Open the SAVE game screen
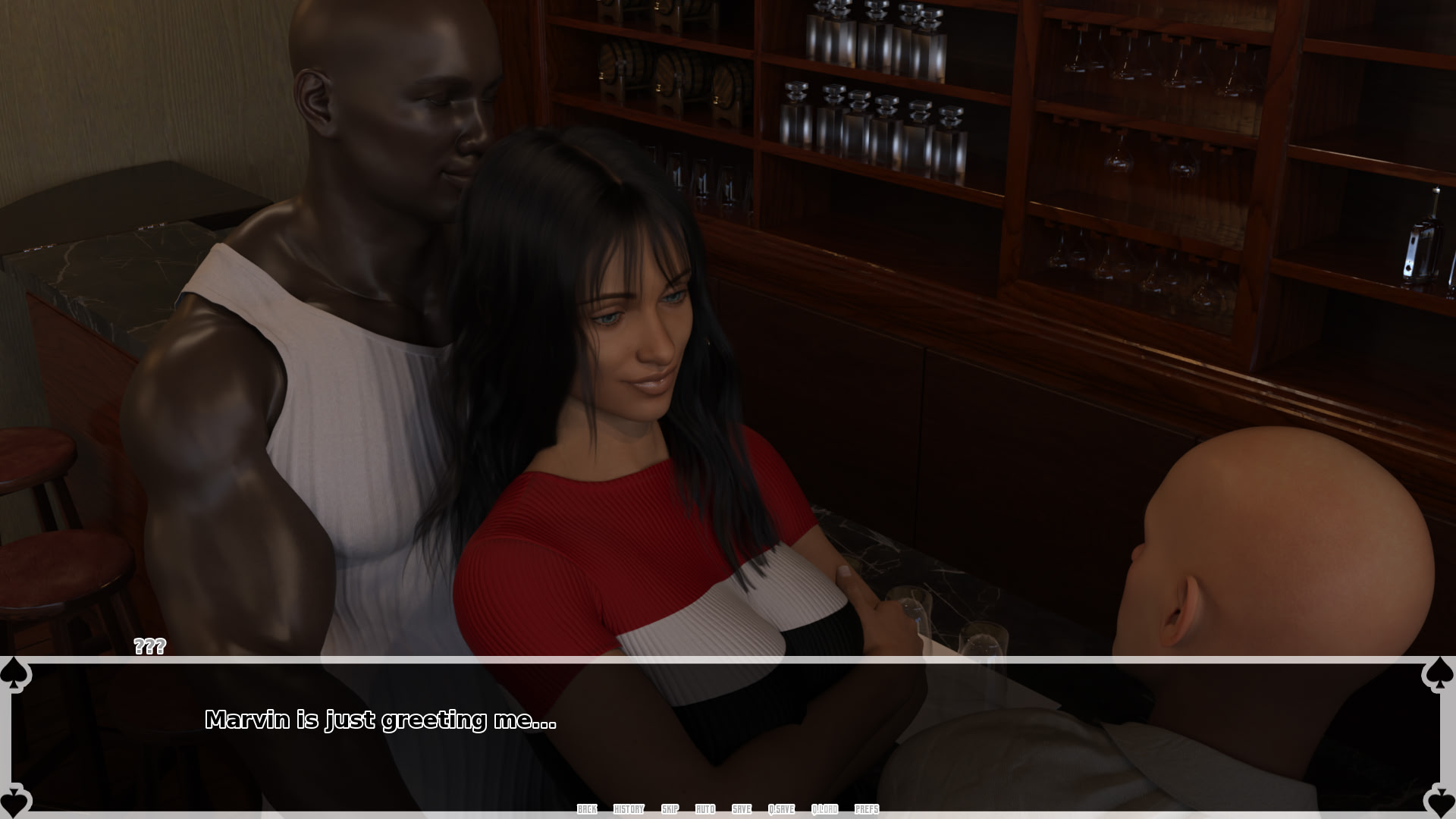The width and height of the screenshot is (1456, 819). click(741, 809)
